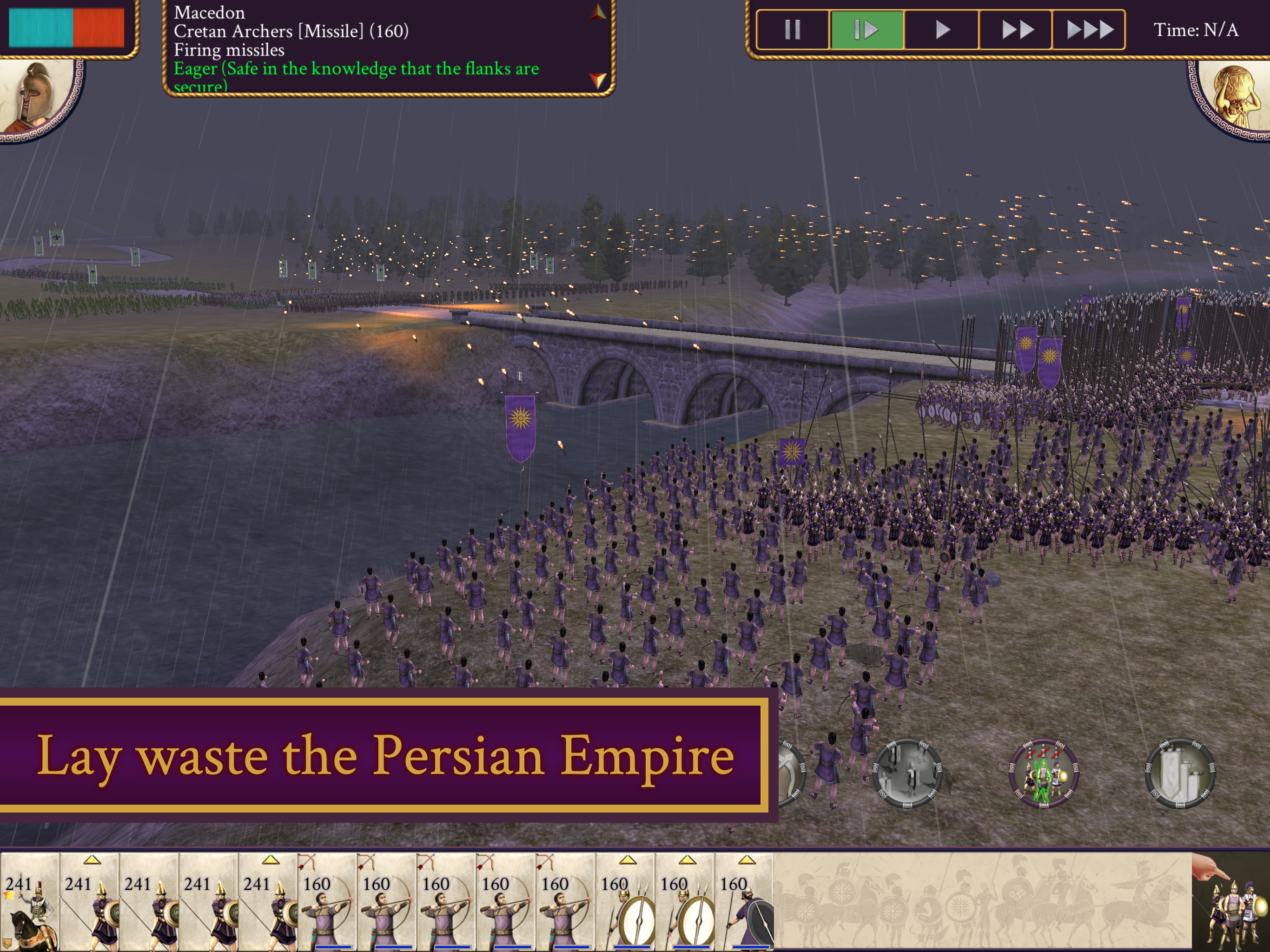Click the greyed-out round command button
The width and height of the screenshot is (1270, 952).
pos(907,773)
